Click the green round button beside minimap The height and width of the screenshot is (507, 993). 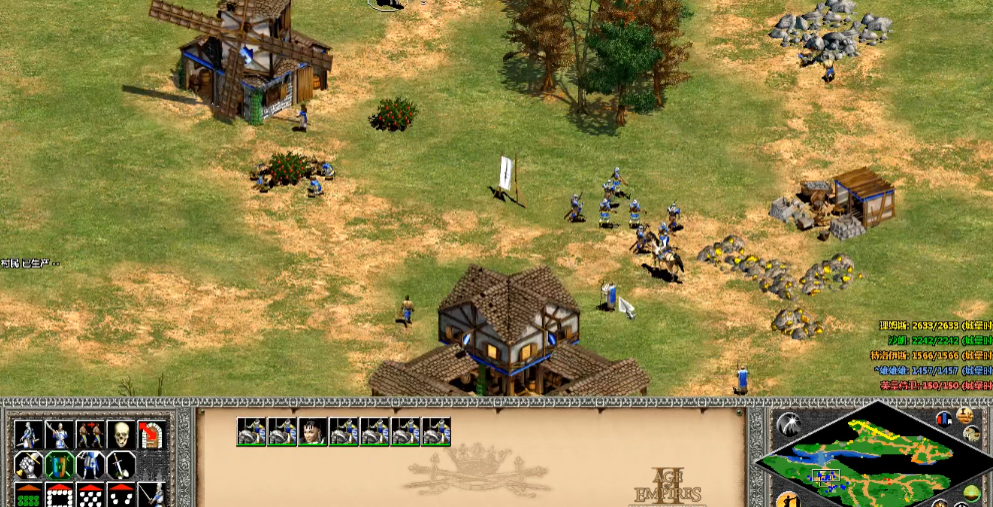(x=971, y=492)
